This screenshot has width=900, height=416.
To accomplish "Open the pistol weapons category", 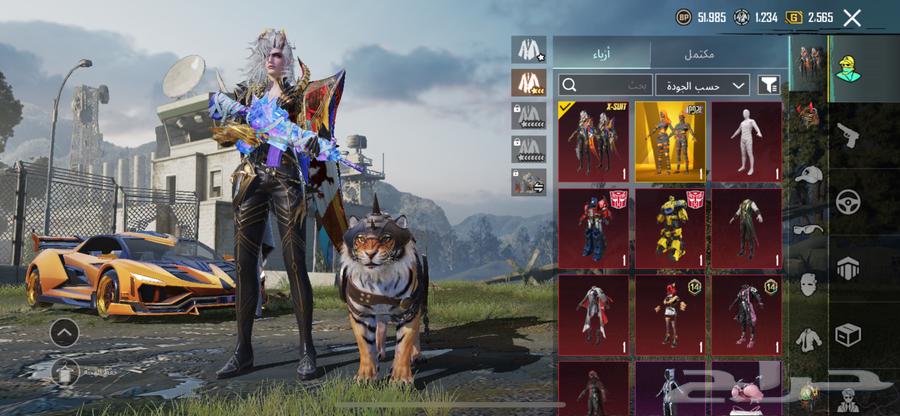I will point(847,134).
